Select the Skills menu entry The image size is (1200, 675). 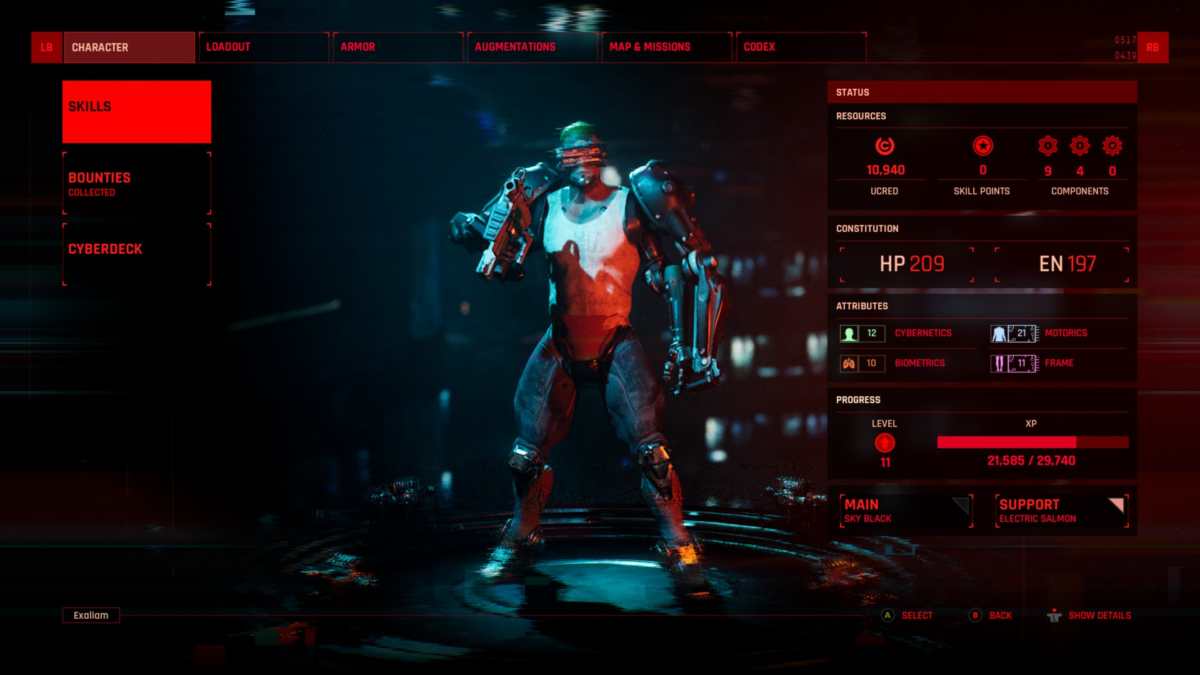[136, 112]
